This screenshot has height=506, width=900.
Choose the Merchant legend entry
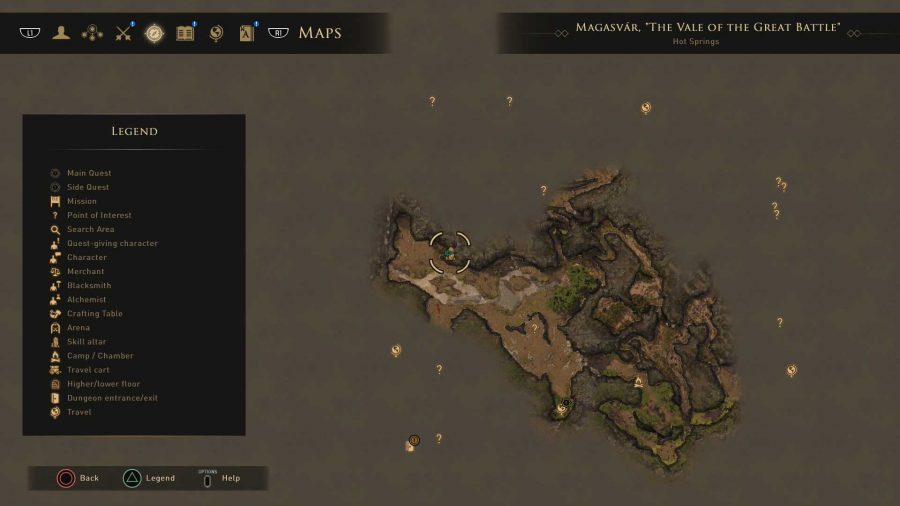85,271
